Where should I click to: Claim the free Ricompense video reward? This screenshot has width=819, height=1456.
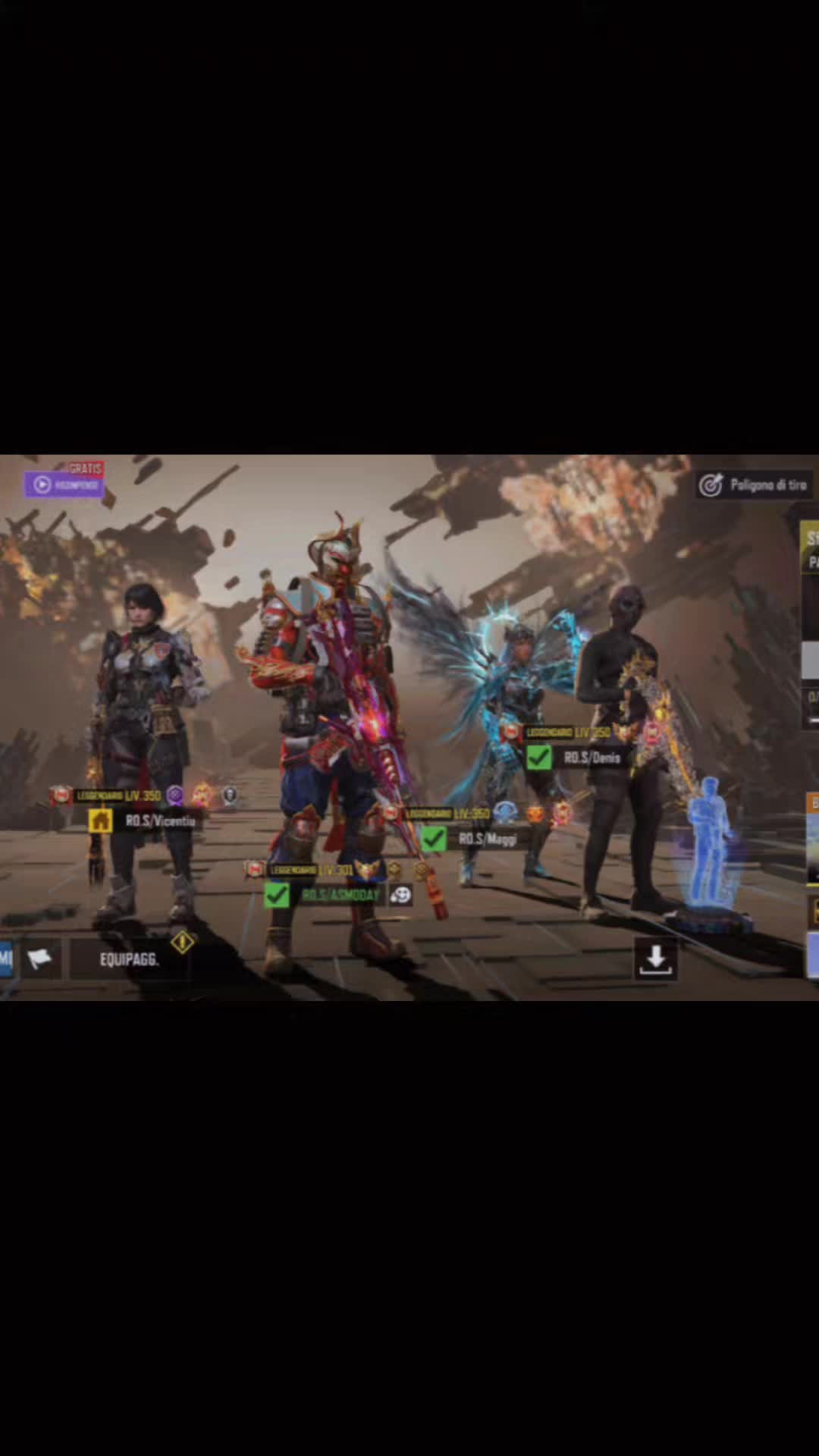(64, 484)
